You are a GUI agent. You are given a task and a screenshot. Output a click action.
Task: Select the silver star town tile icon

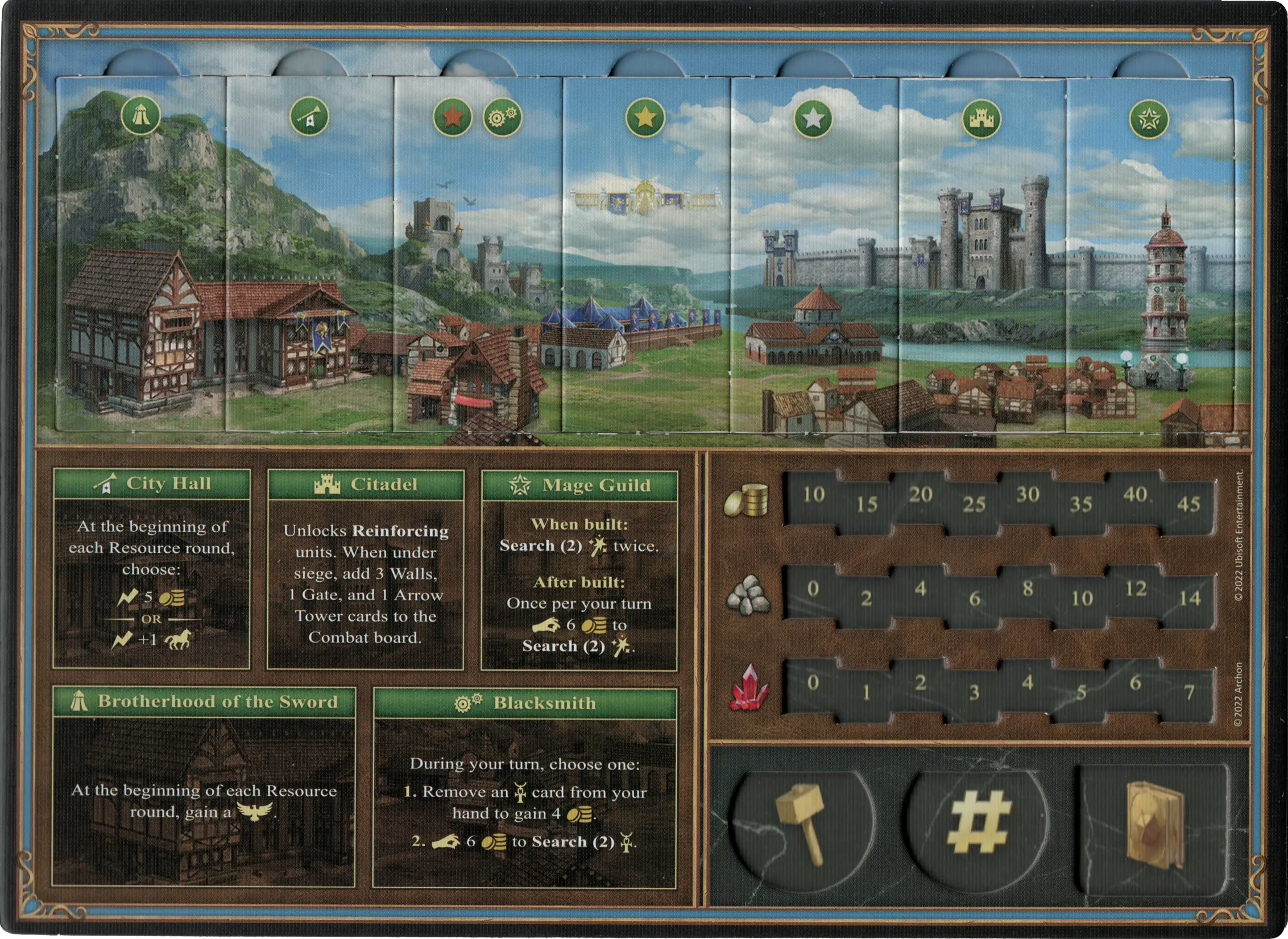point(813,119)
